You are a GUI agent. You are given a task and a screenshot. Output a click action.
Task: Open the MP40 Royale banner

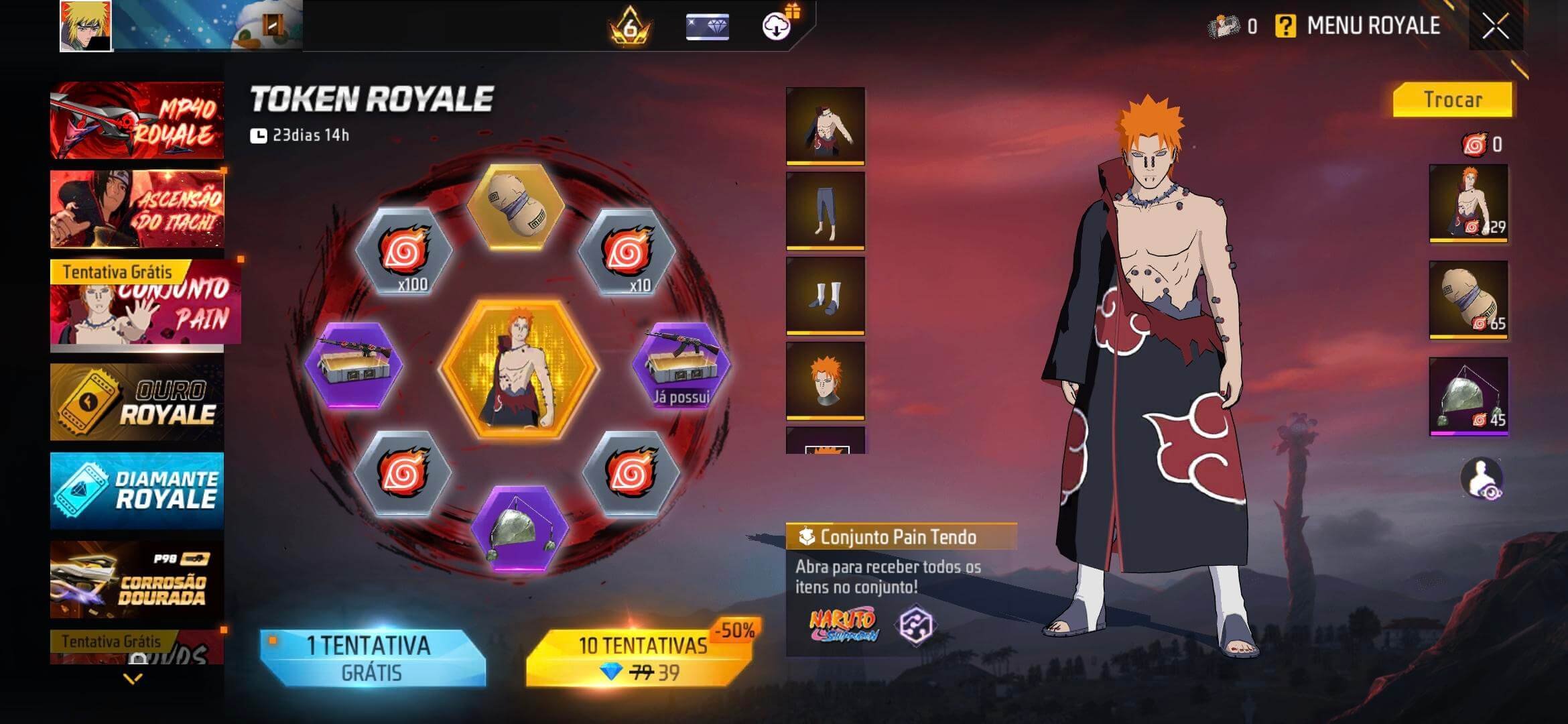point(137,121)
